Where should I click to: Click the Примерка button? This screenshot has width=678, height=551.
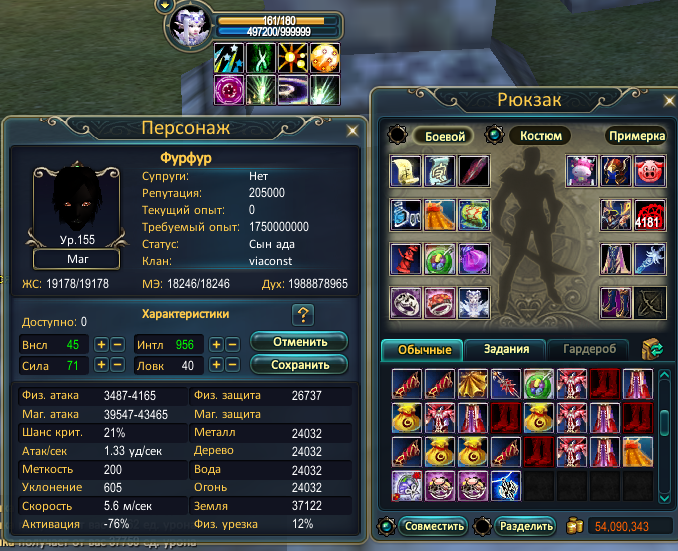635,135
